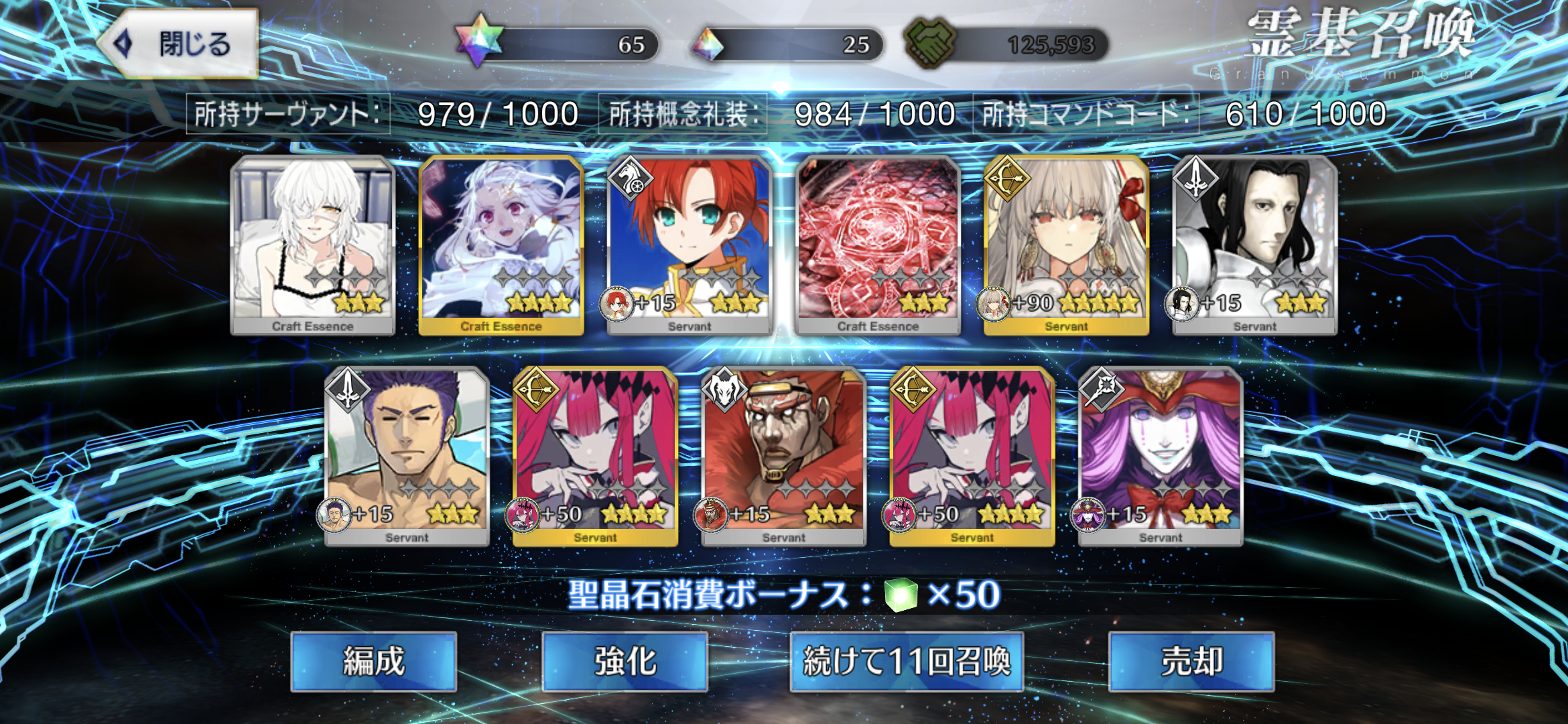Image resolution: width=1568 pixels, height=724 pixels.
Task: Select the red magic circle Craft Essence
Action: 878,245
